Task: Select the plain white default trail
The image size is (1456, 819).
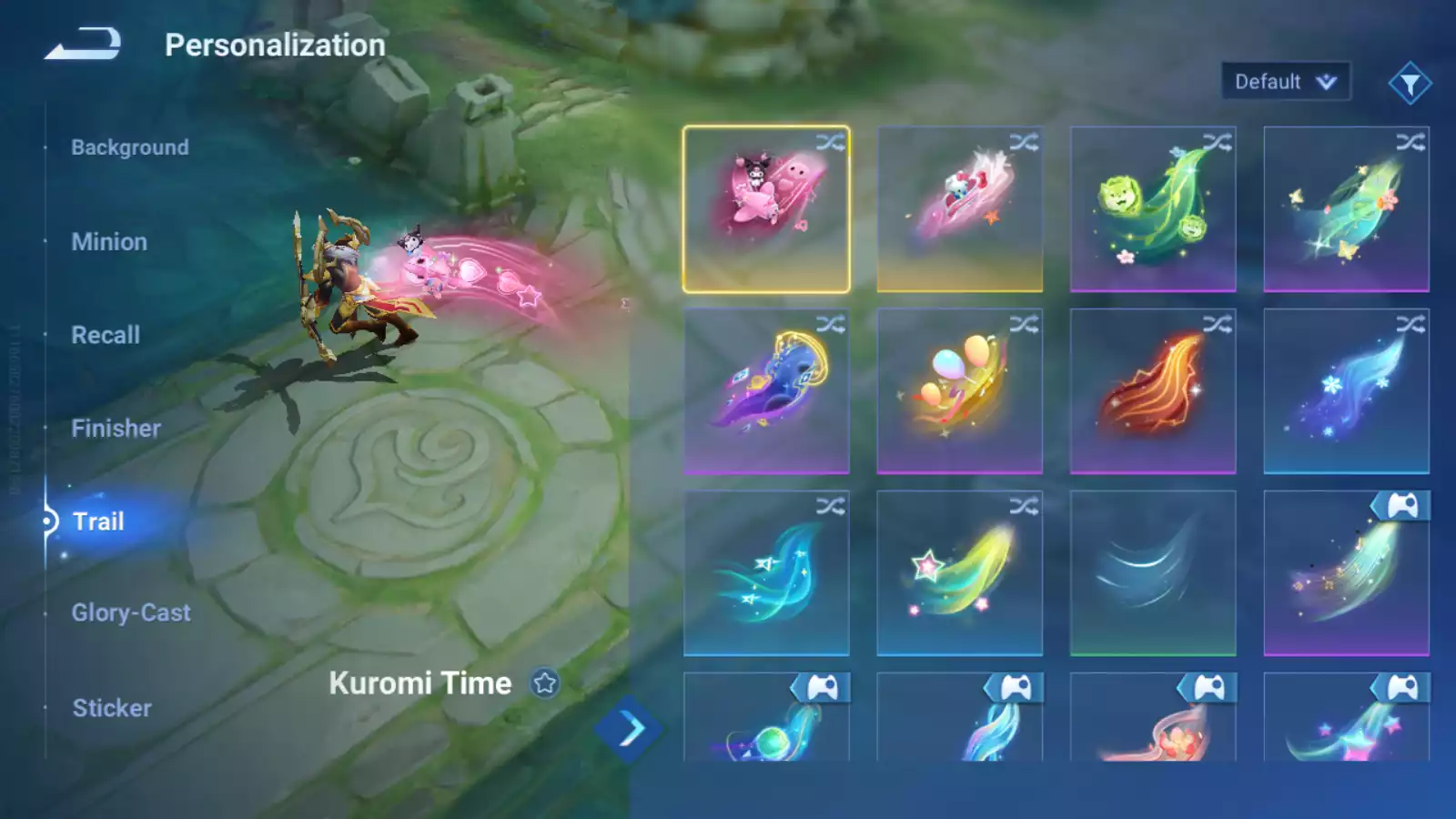Action: click(1152, 573)
